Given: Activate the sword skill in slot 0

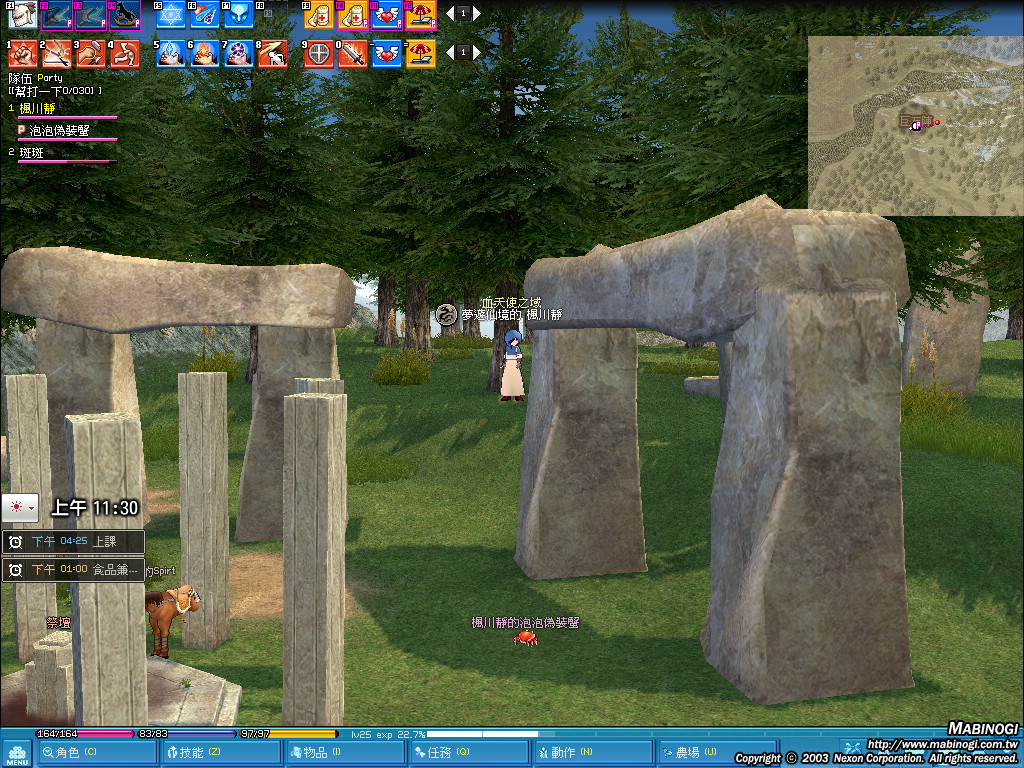Looking at the screenshot, I should click(x=353, y=53).
